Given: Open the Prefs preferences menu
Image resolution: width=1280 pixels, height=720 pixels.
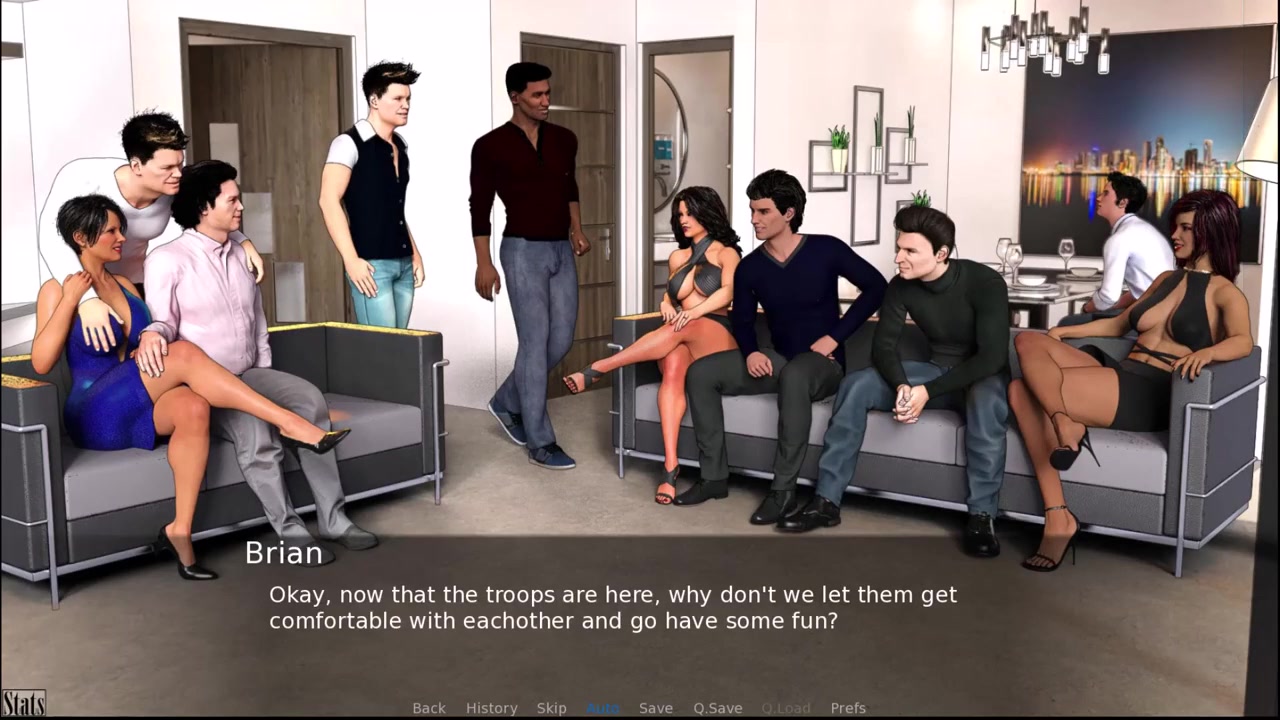Looking at the screenshot, I should (x=848, y=708).
